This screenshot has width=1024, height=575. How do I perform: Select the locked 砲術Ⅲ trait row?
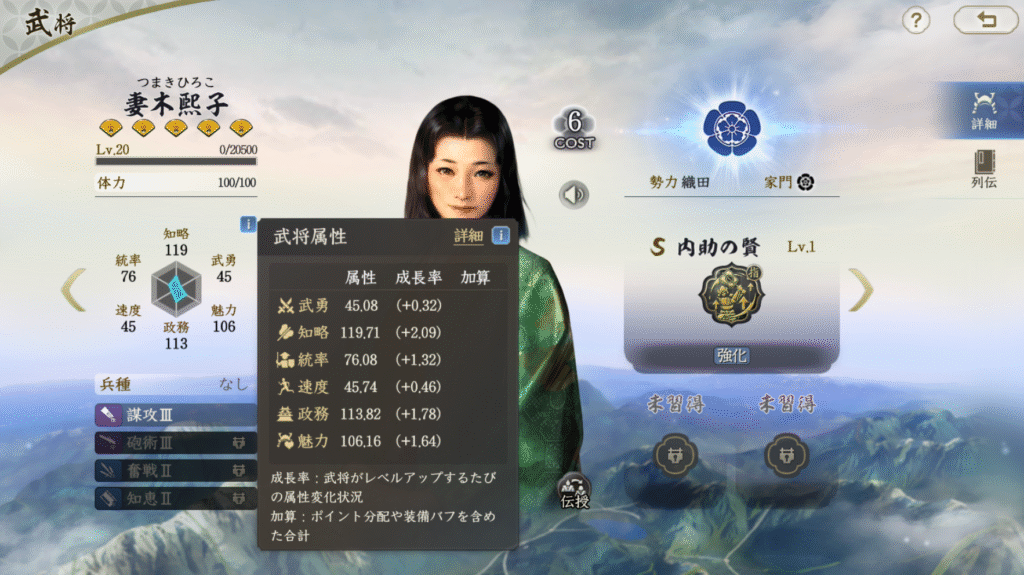pyautogui.click(x=175, y=442)
